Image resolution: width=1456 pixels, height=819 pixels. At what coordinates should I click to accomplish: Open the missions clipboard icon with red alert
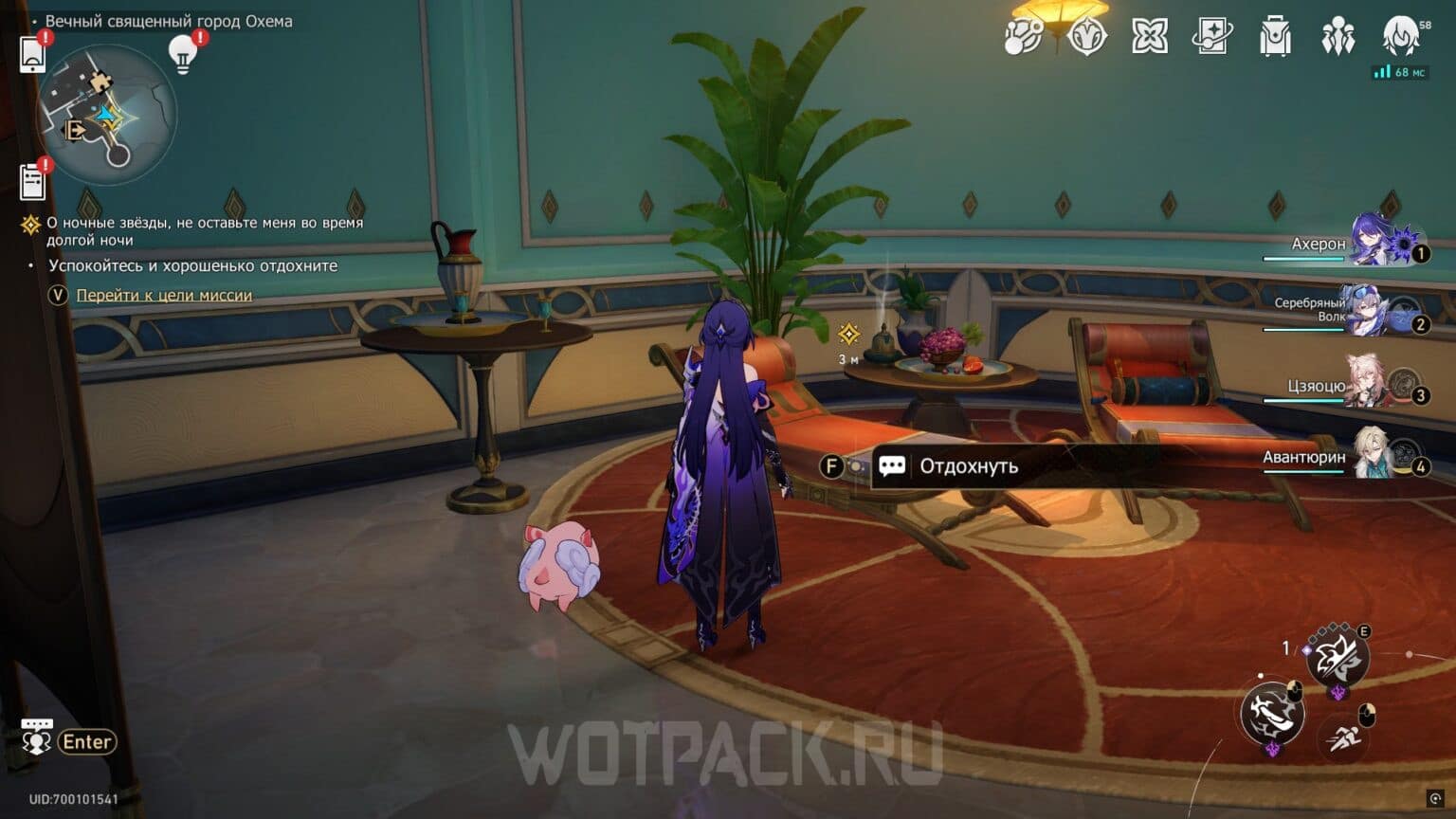point(33,180)
